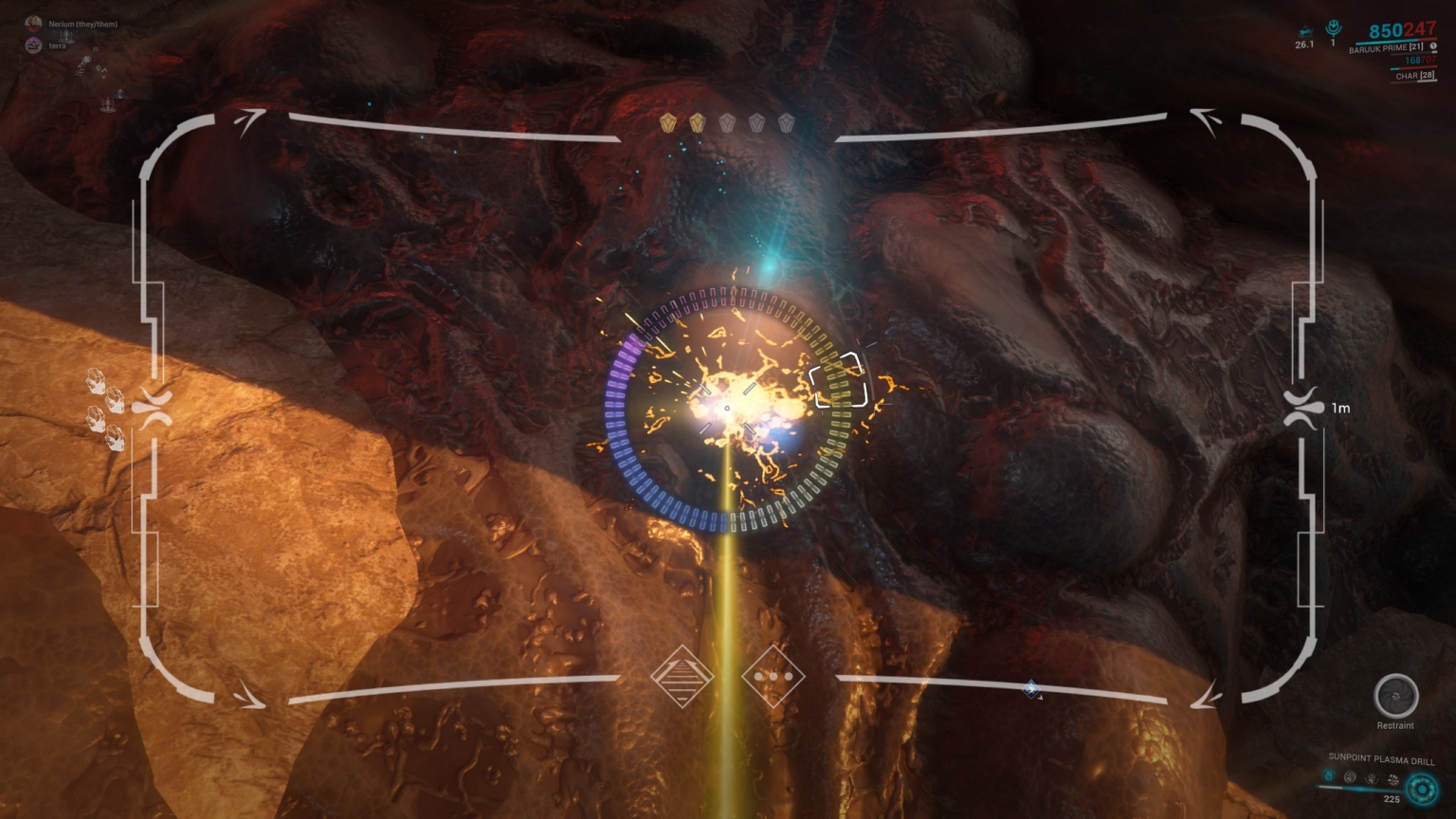The image size is (1456, 819).
Task: Toggle the squad member loadout icon beside Nerium's name
Action: [x=66, y=38]
